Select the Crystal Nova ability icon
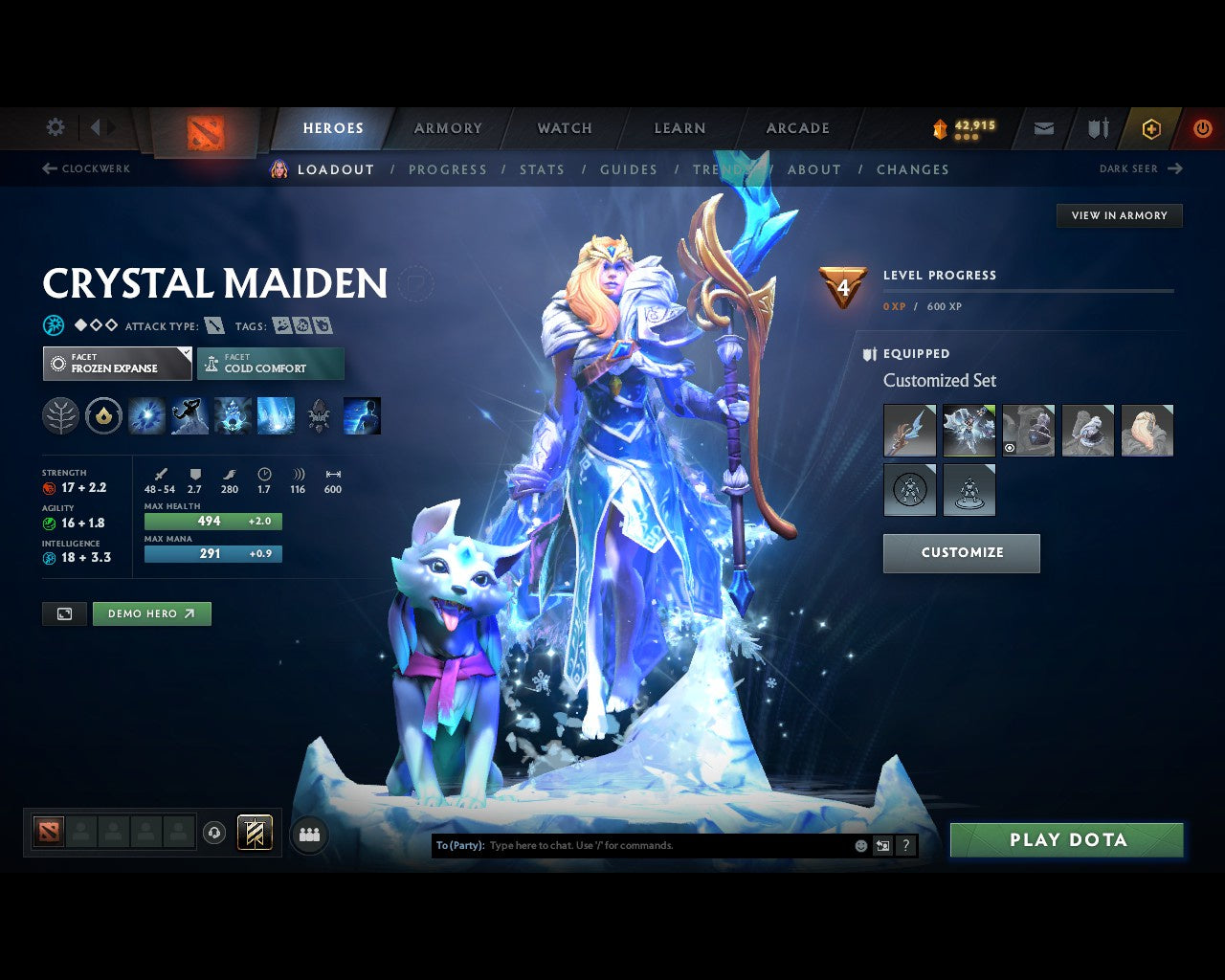 (x=146, y=415)
